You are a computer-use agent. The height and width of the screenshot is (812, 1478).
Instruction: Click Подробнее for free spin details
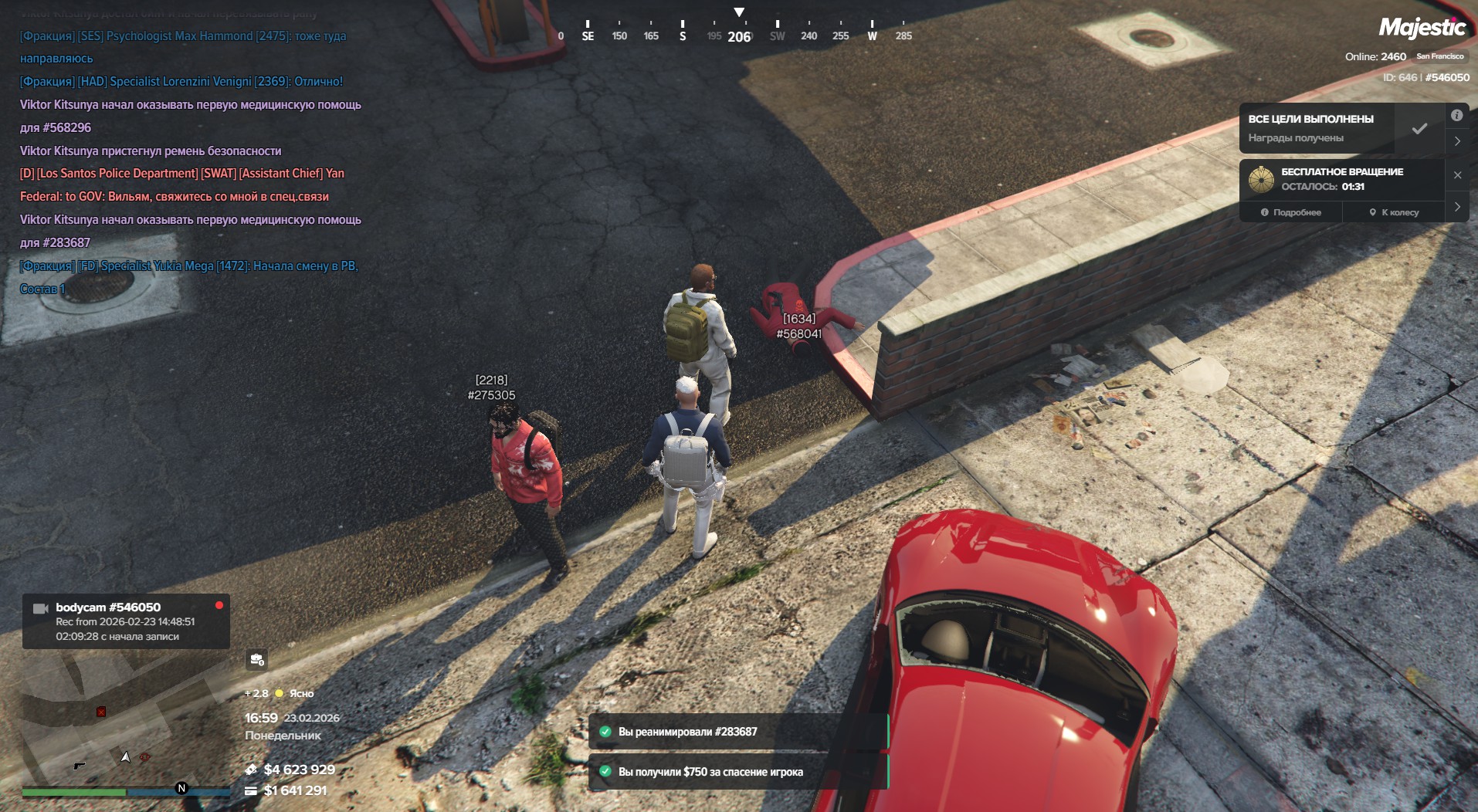[1290, 212]
